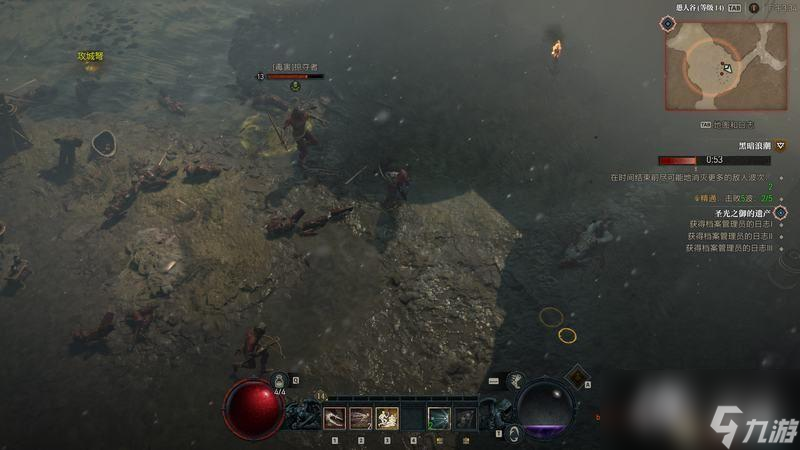This screenshot has height=450, width=800.
Task: Activate the evade icon beside resource orb
Action: tap(516, 379)
